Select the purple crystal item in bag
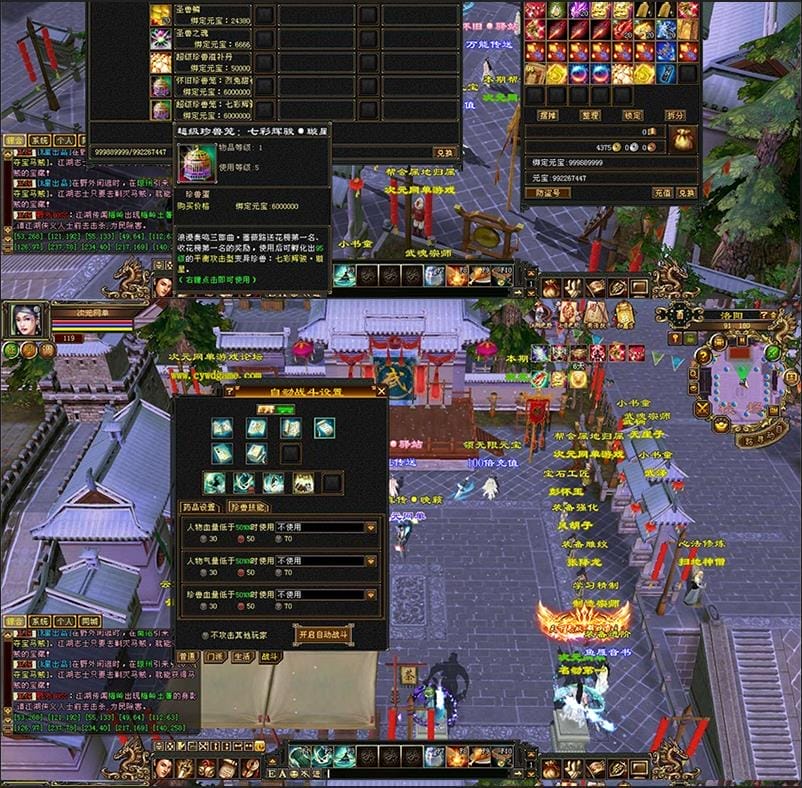802x788 pixels. click(x=578, y=11)
